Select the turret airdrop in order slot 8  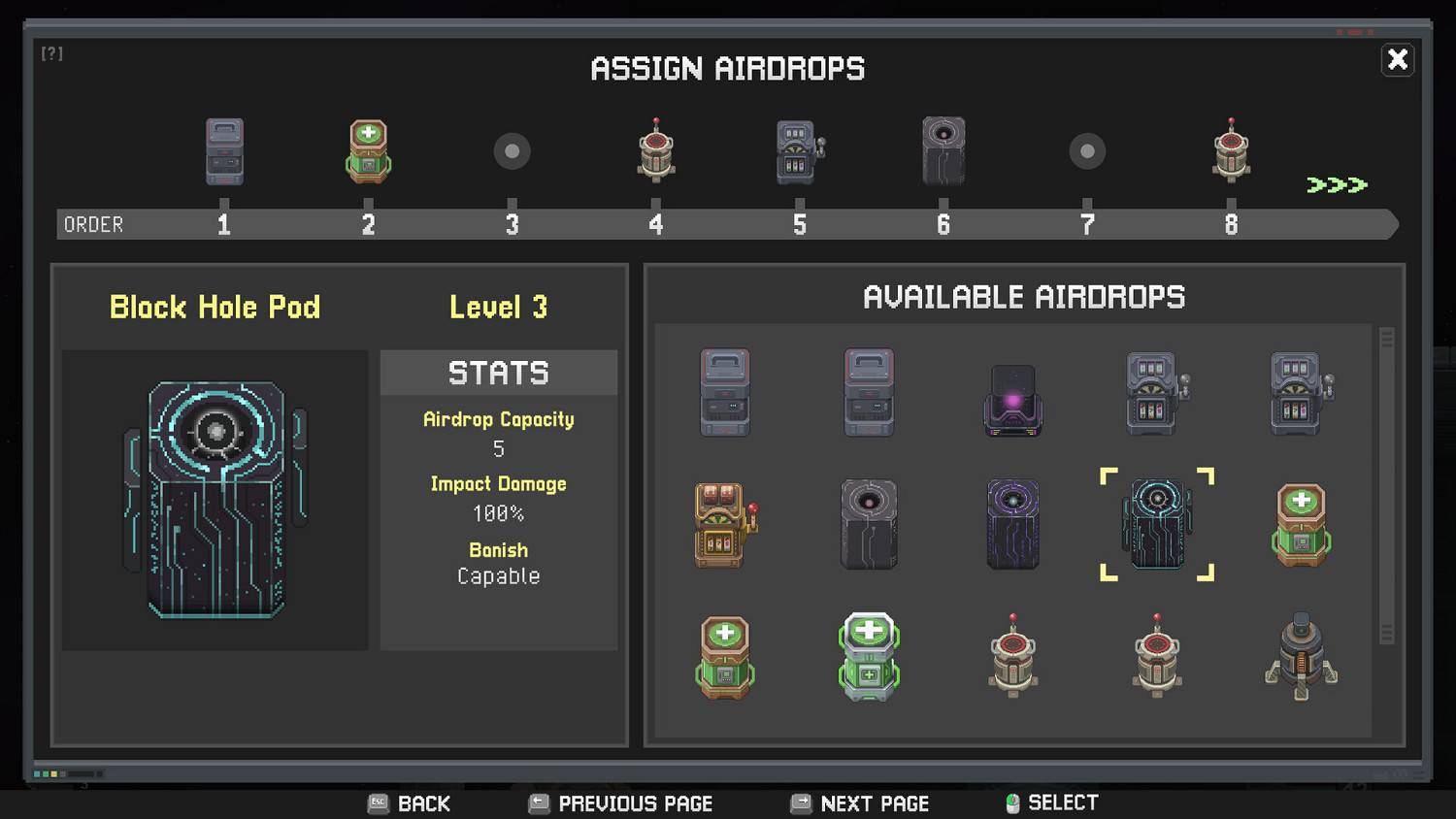click(1230, 150)
